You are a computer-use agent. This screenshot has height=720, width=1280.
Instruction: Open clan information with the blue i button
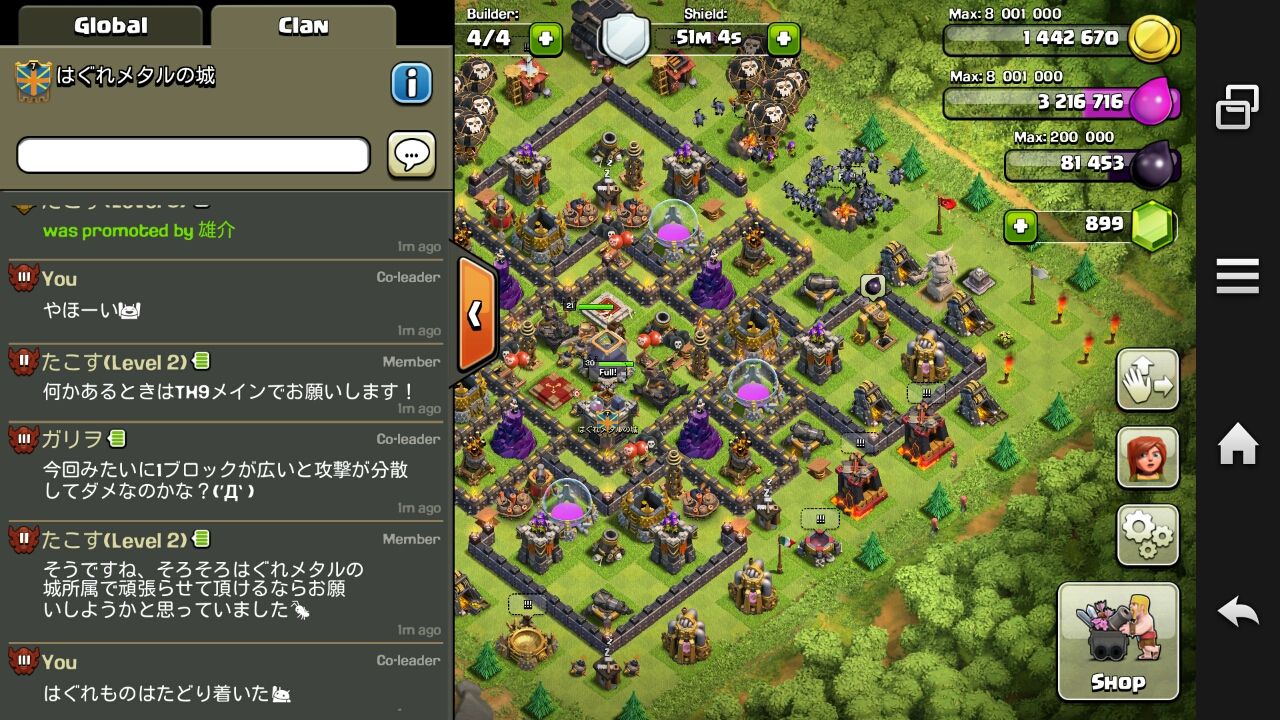click(410, 84)
